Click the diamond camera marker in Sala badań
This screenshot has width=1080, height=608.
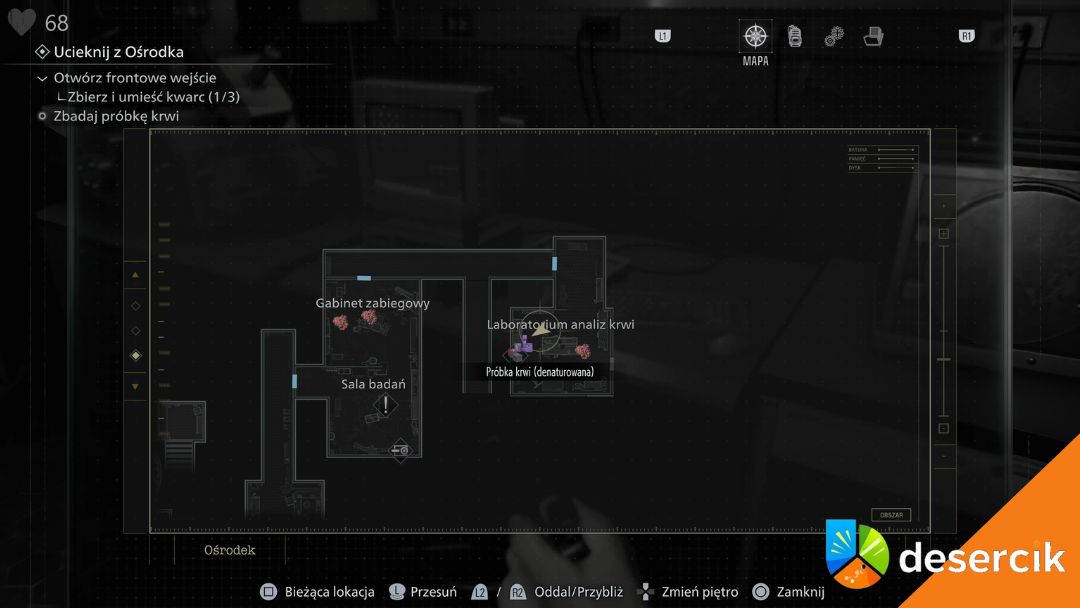tap(400, 451)
